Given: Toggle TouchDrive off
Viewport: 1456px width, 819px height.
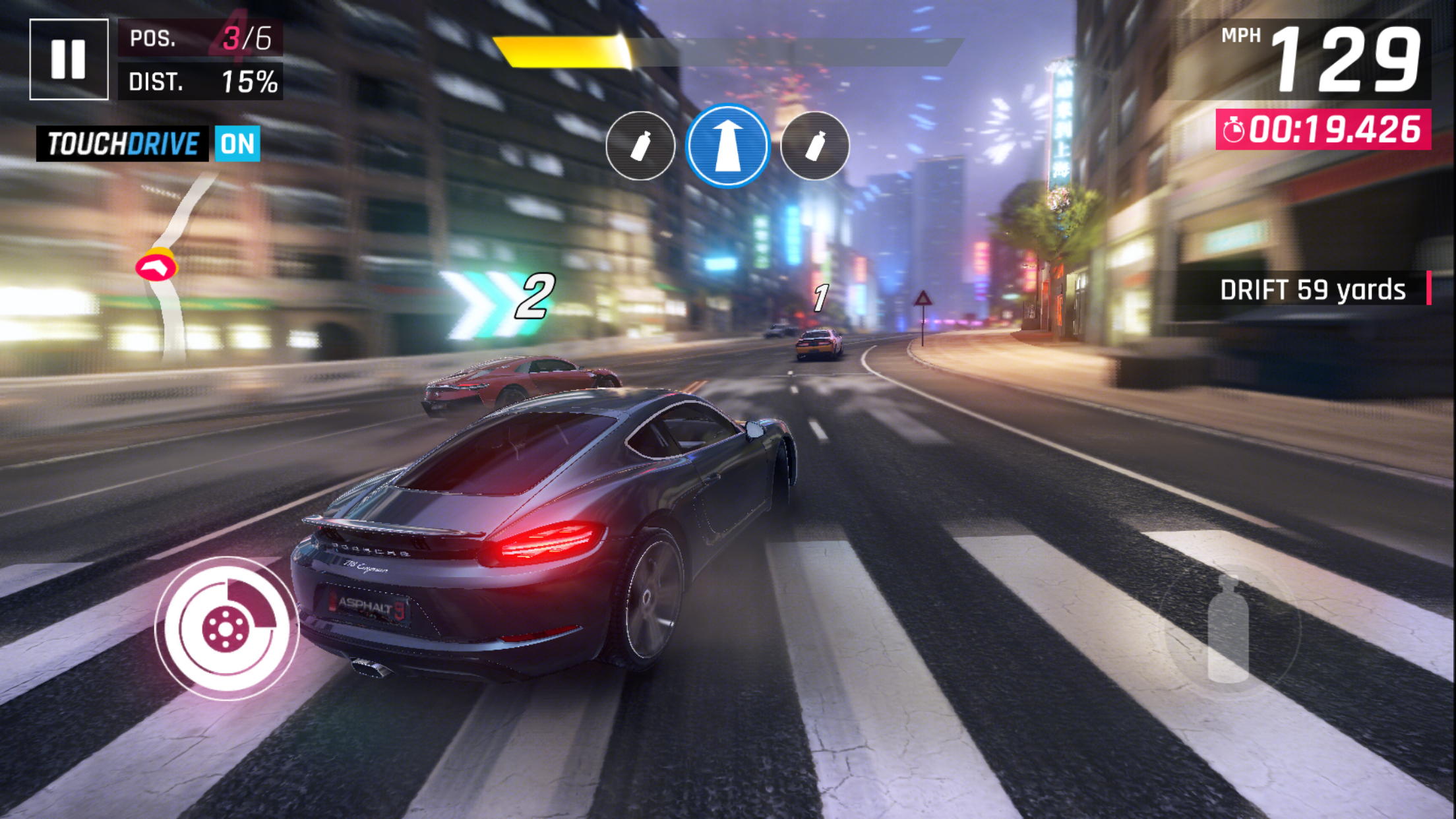Looking at the screenshot, I should [x=237, y=143].
